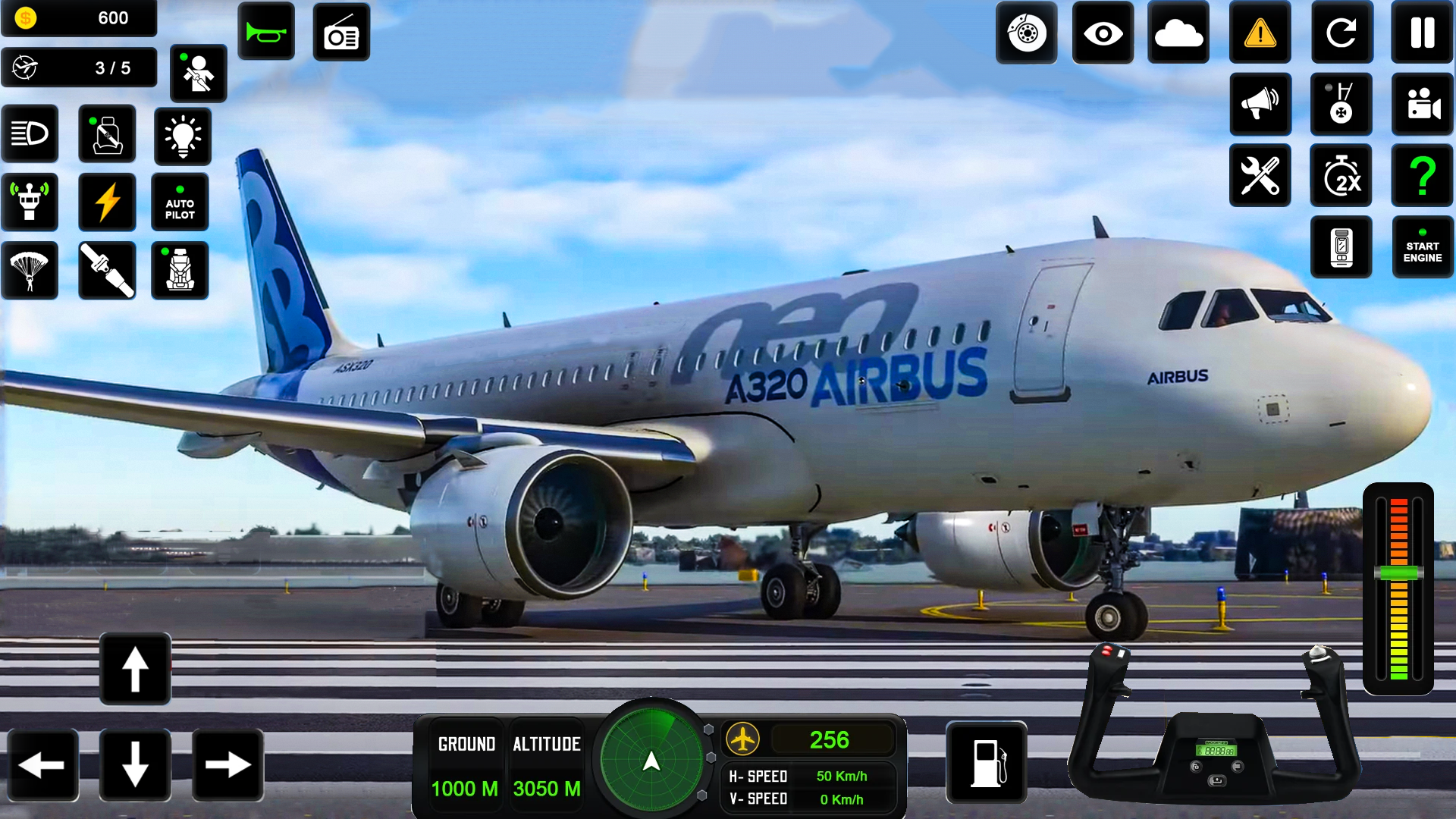Toggle the landing gear lever

pyautogui.click(x=1341, y=105)
